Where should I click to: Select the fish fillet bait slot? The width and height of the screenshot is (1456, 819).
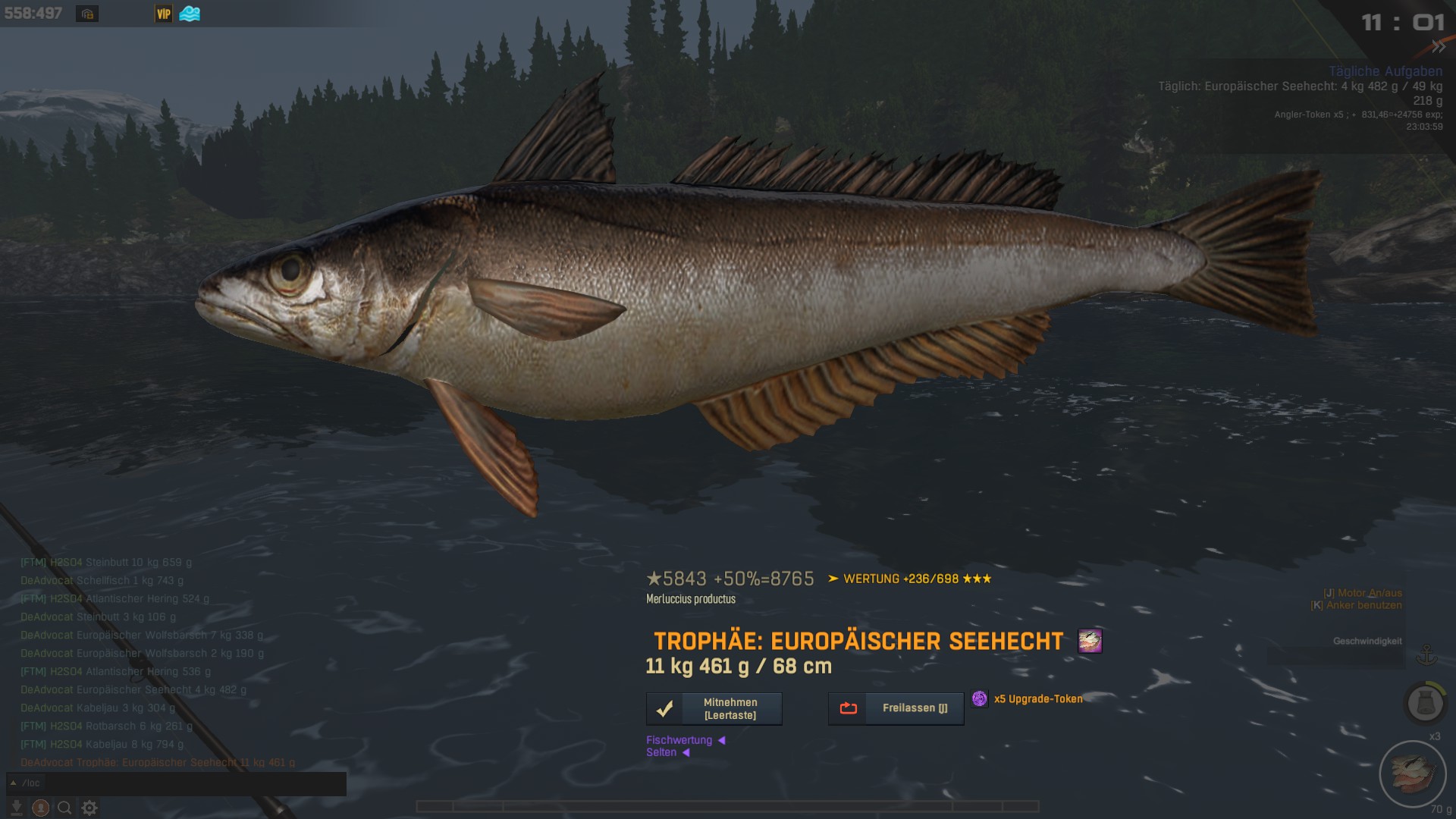[1413, 774]
